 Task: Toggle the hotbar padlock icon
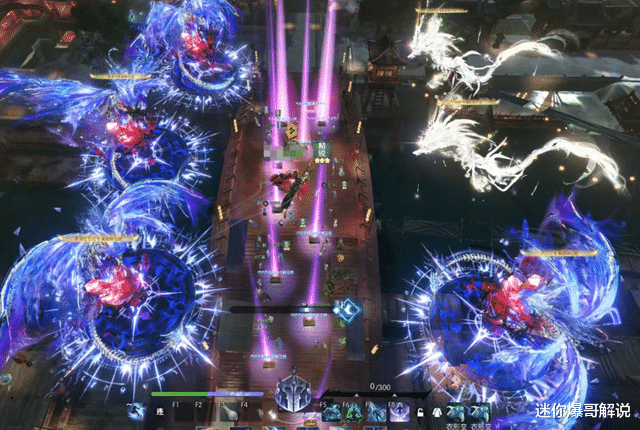click(x=422, y=411)
